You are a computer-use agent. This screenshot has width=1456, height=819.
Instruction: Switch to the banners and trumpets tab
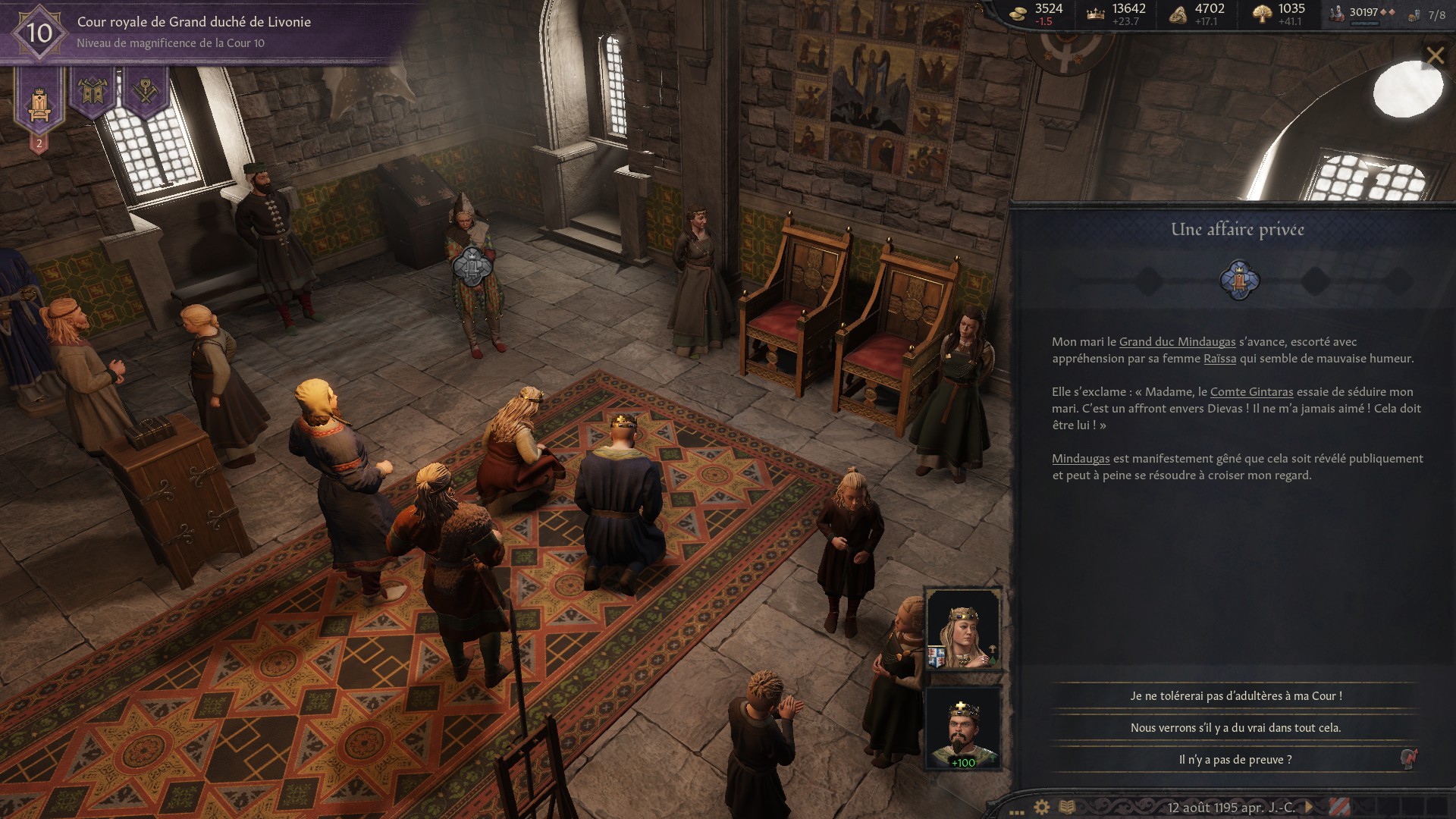93,93
